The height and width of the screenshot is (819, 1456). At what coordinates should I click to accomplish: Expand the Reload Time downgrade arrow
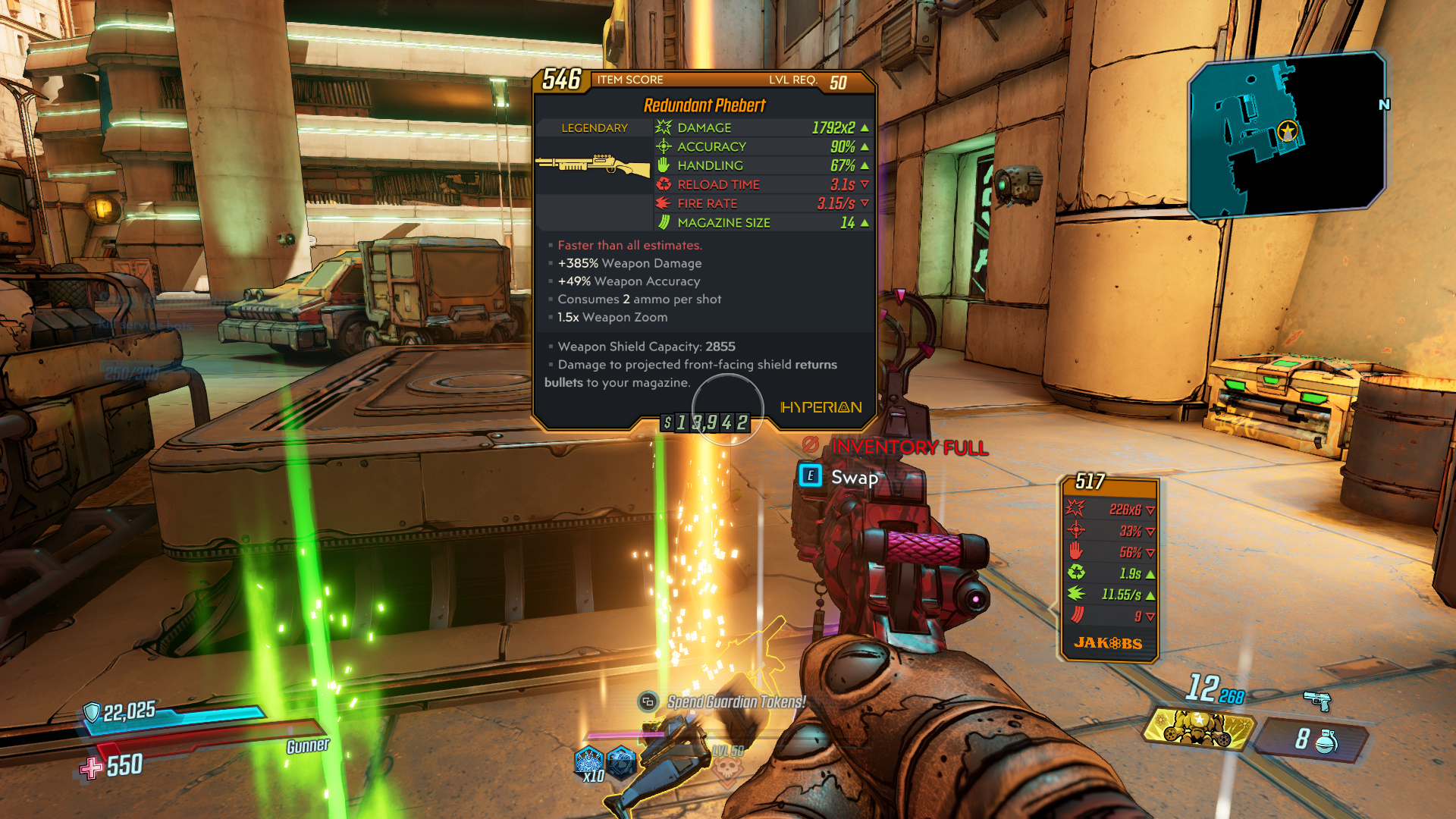point(864,184)
